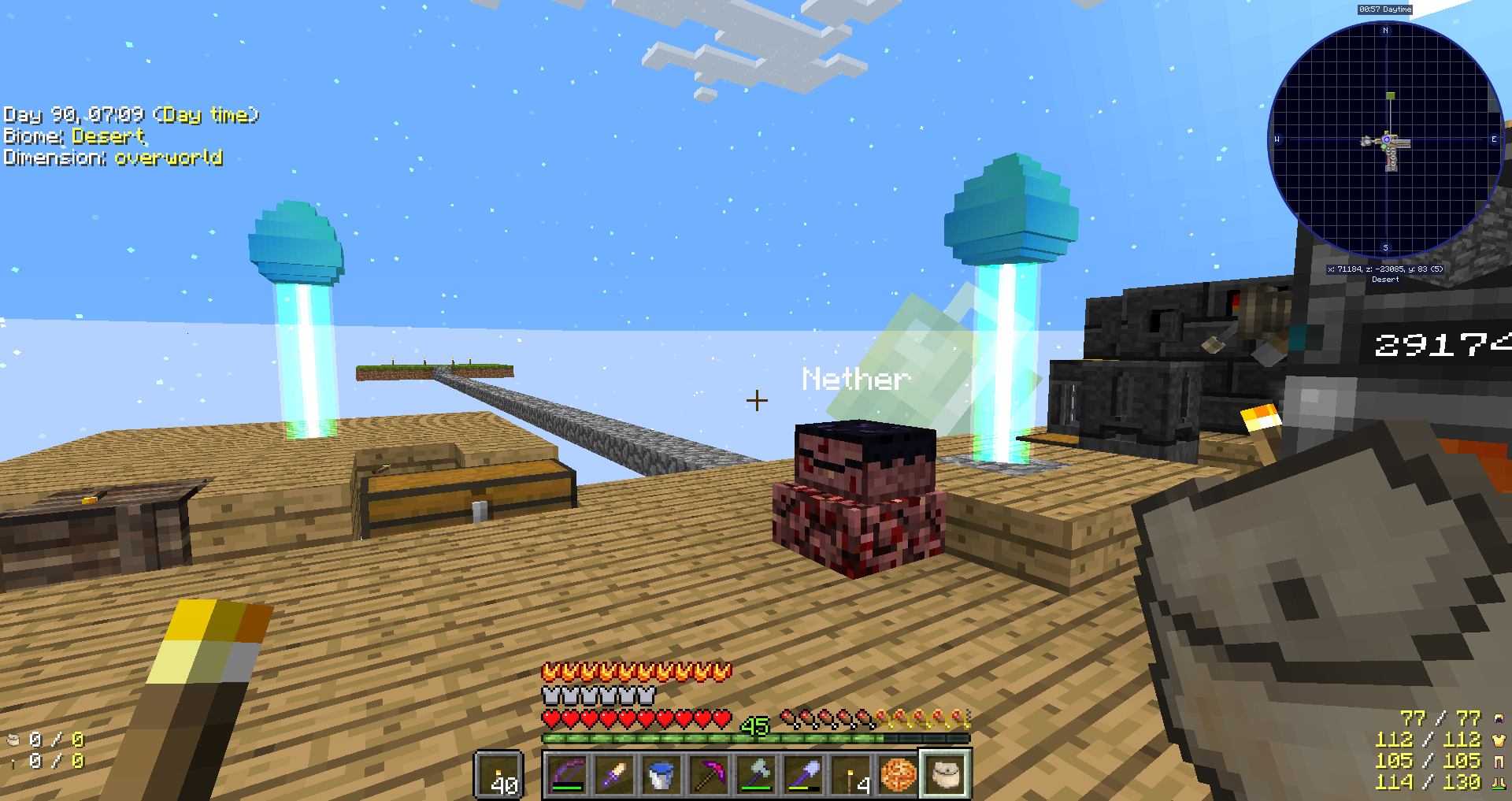Click the N compass marker on the minimap

point(1384,31)
